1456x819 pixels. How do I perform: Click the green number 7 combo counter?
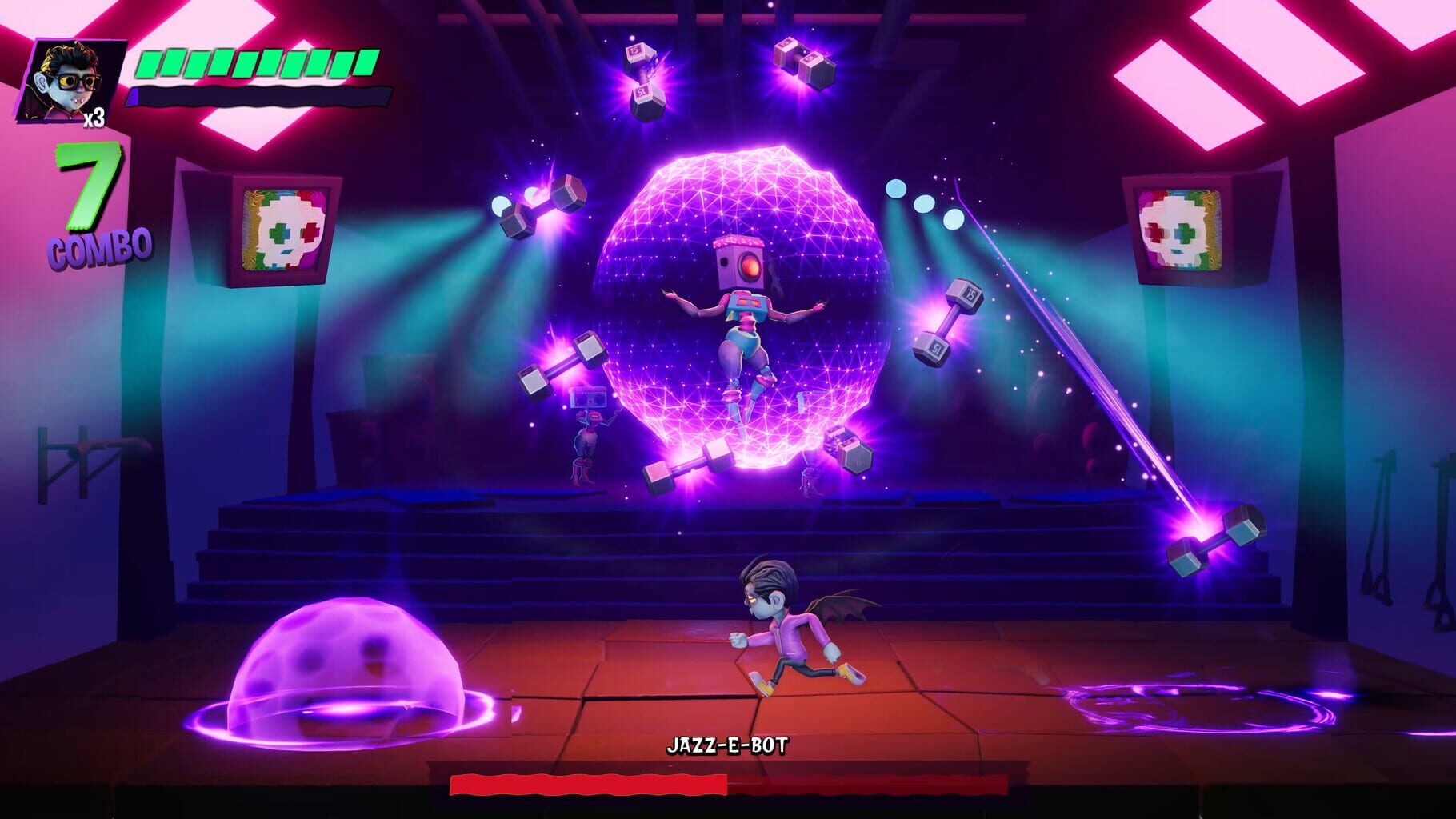point(90,186)
